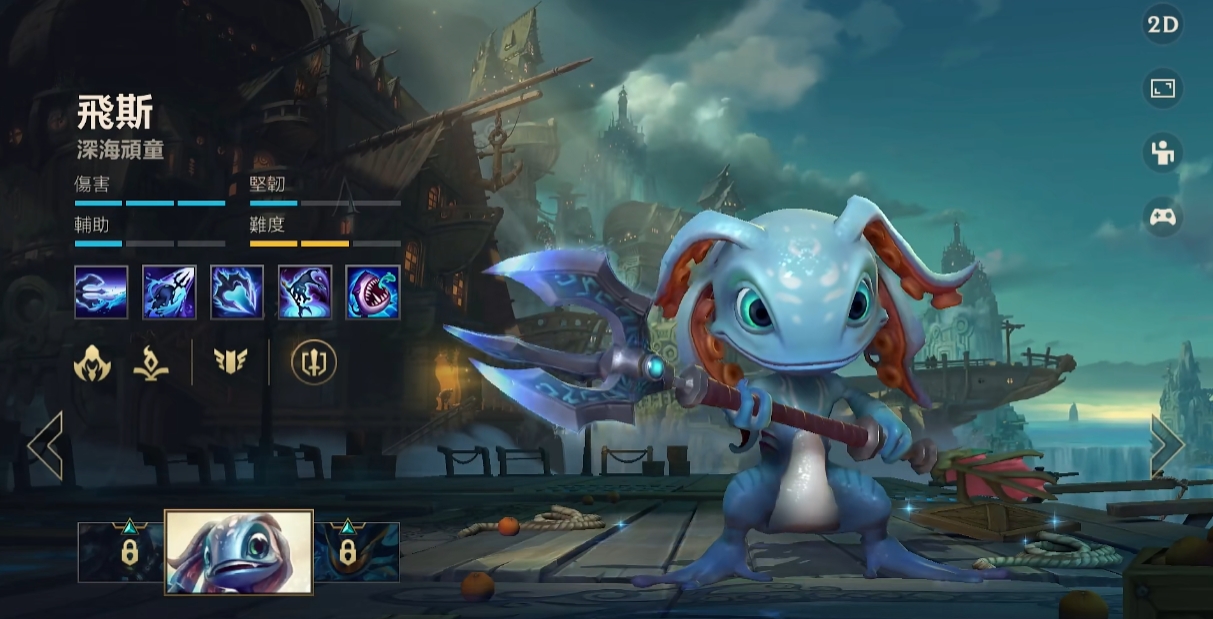Open the champion pose viewer icon
1213x619 pixels.
point(1162,153)
